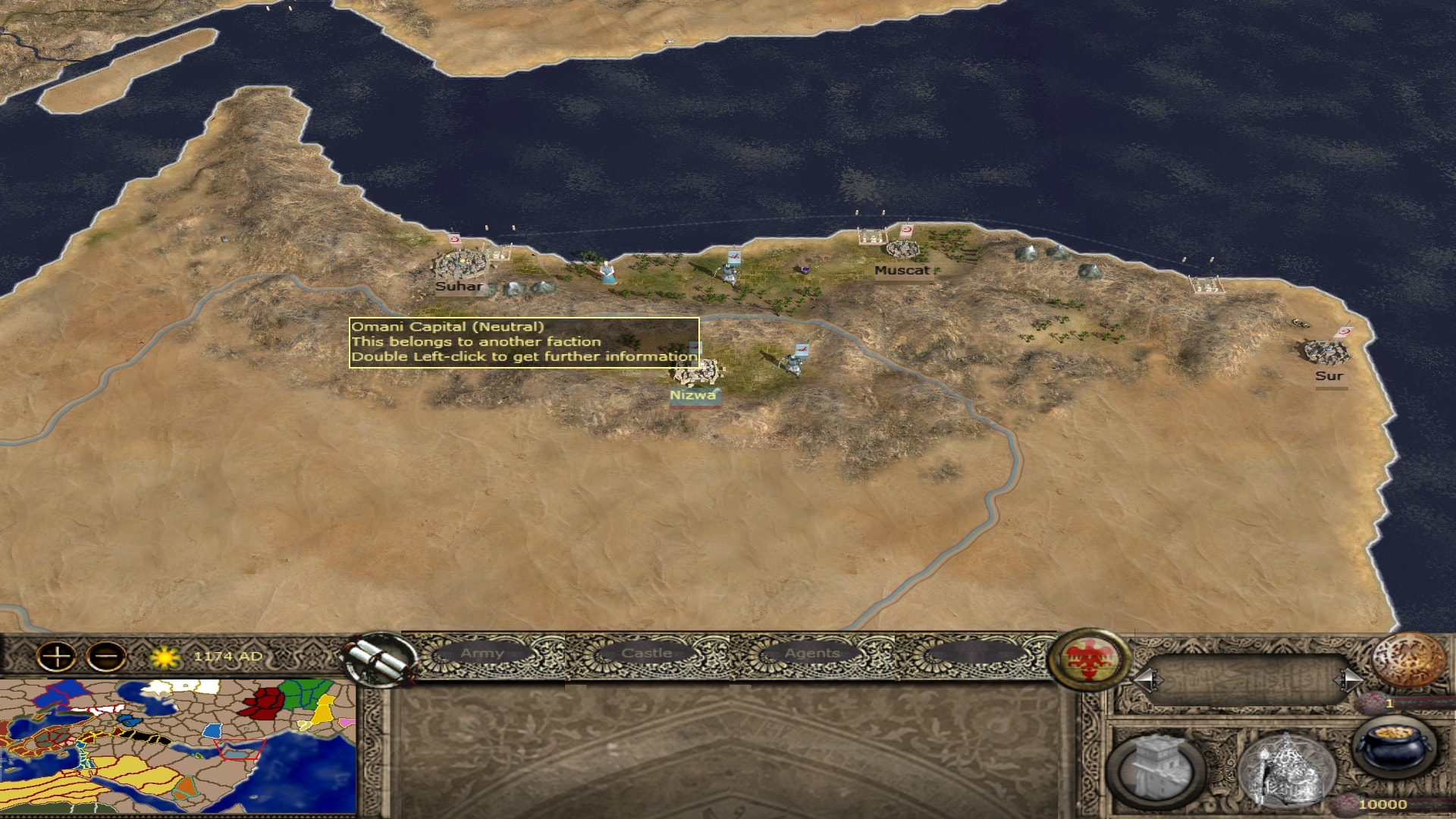This screenshot has width=1456, height=819.
Task: Zoom in the minimap with the plus button
Action: pyautogui.click(x=57, y=656)
